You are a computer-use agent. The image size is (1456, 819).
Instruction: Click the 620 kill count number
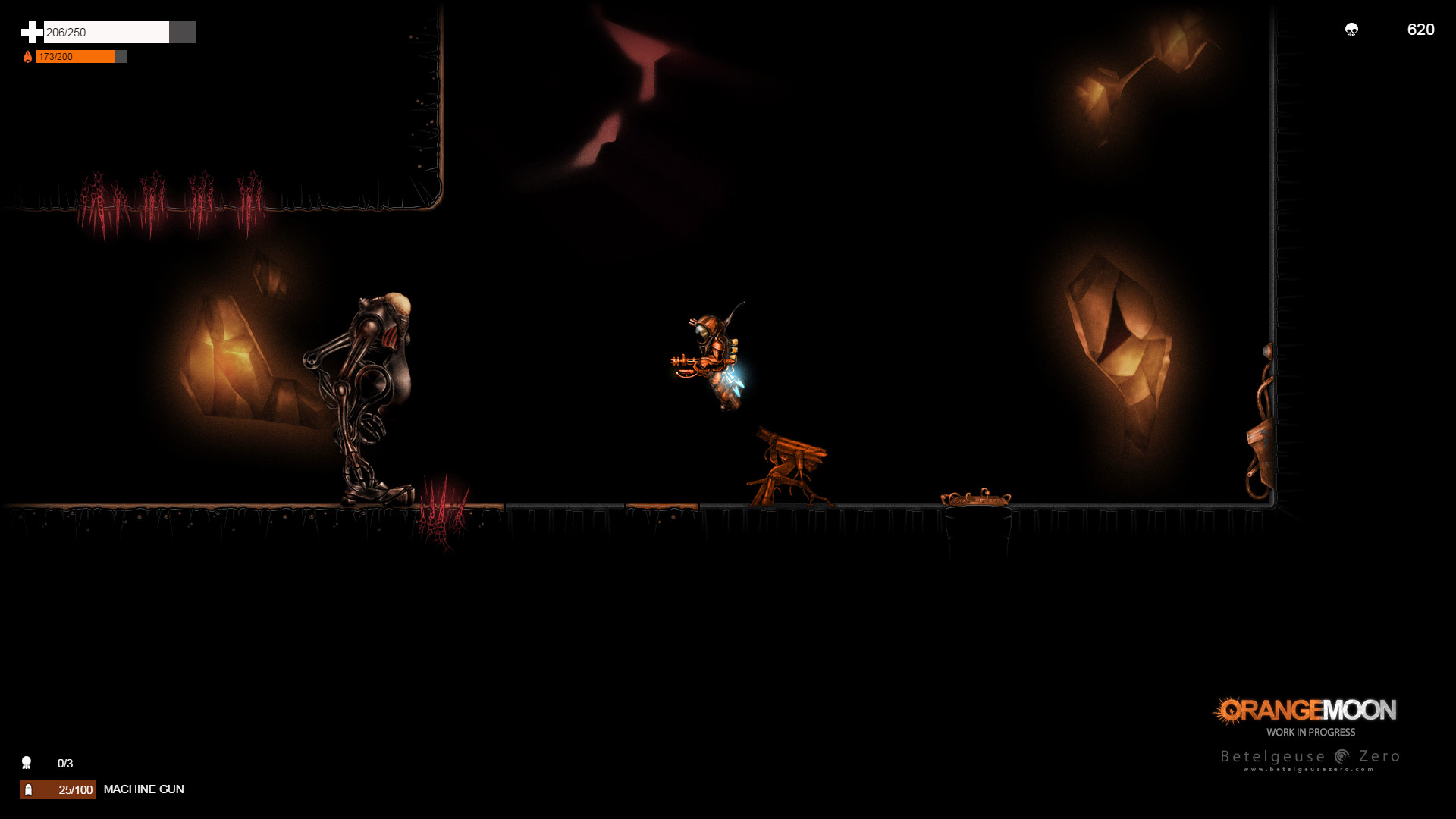(1420, 30)
